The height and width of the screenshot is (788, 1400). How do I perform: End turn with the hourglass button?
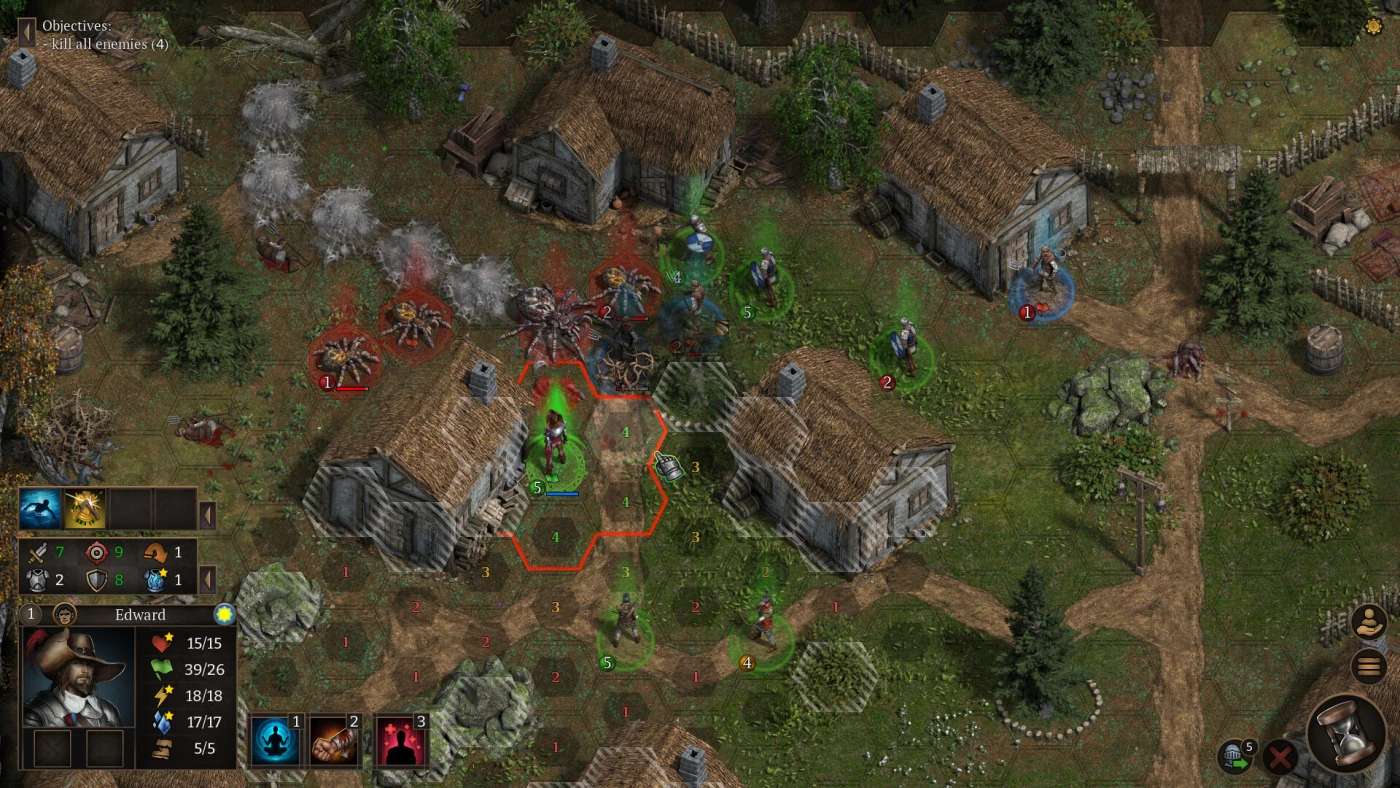point(1346,733)
